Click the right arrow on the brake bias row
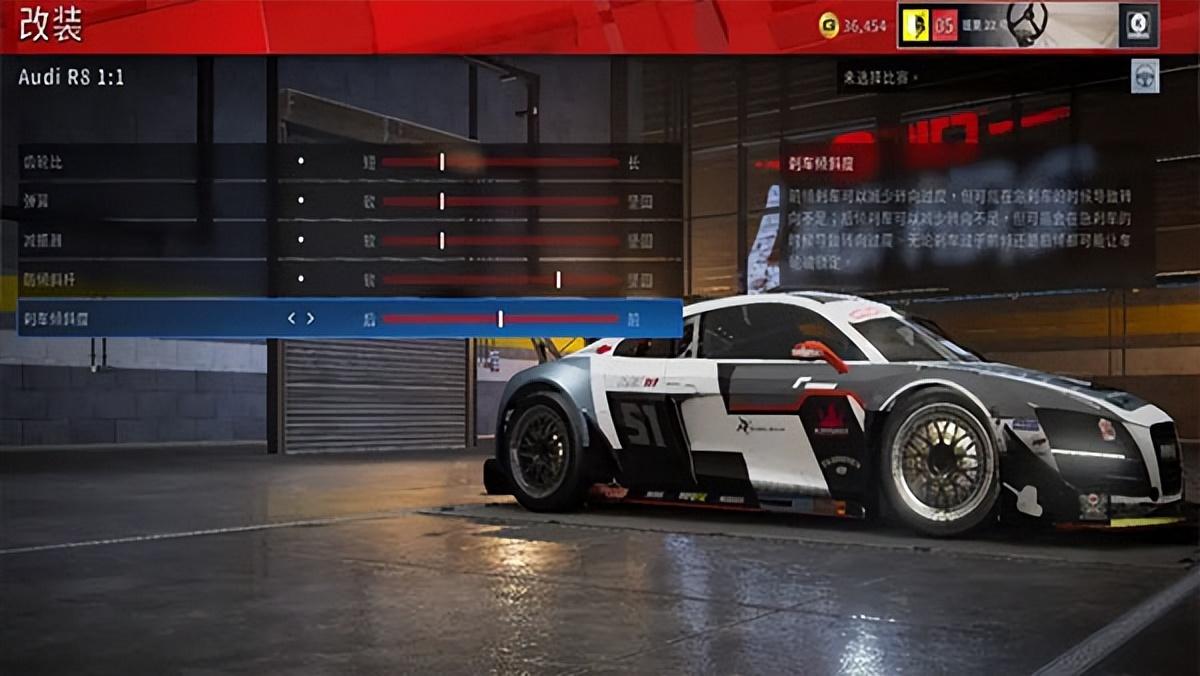This screenshot has width=1200, height=676. tap(311, 319)
